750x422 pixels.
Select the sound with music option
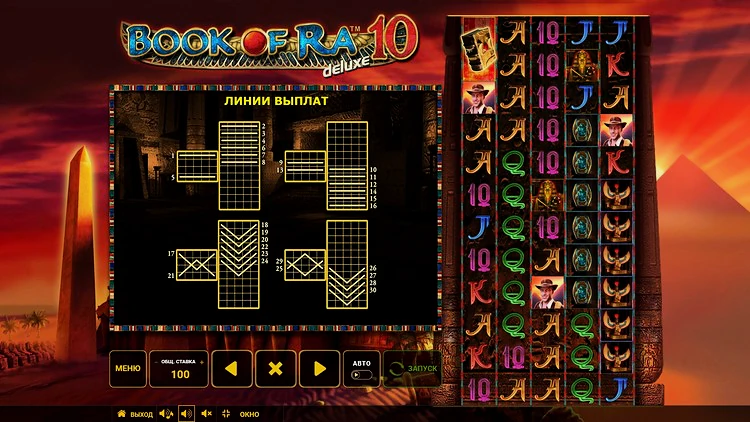coord(166,413)
